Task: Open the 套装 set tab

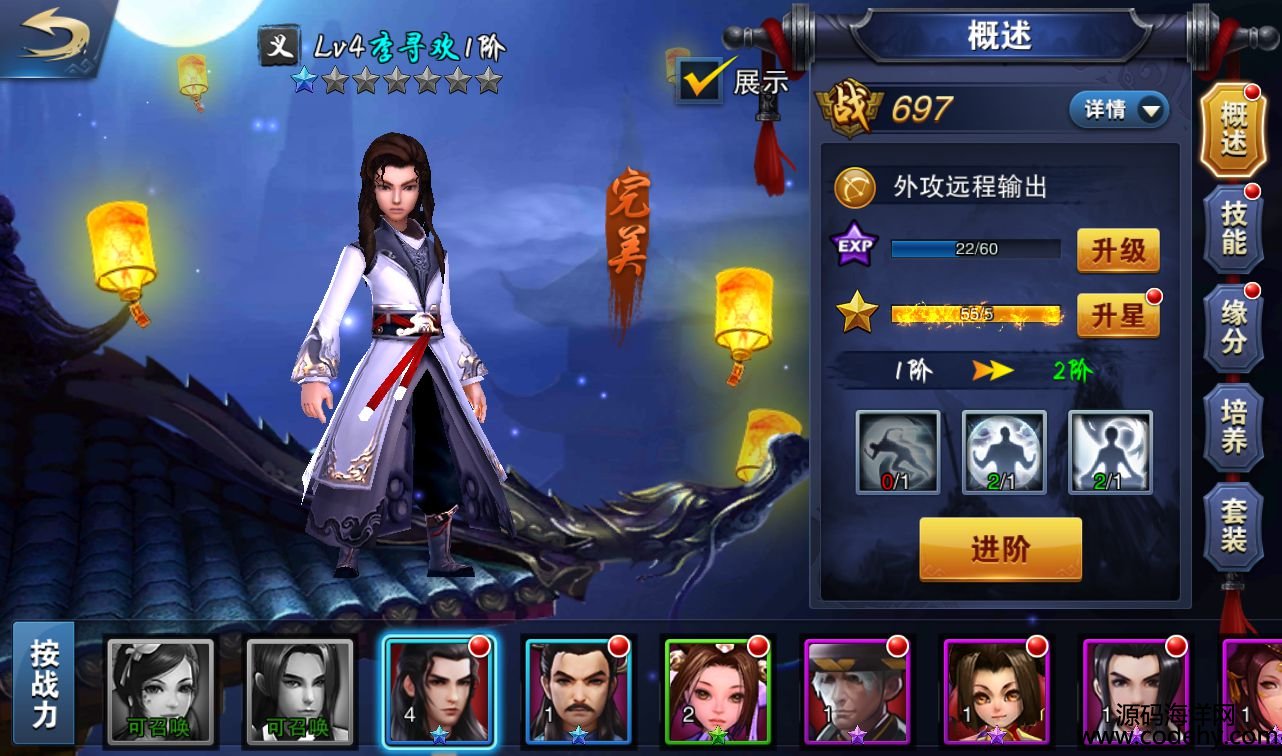Action: (x=1234, y=526)
